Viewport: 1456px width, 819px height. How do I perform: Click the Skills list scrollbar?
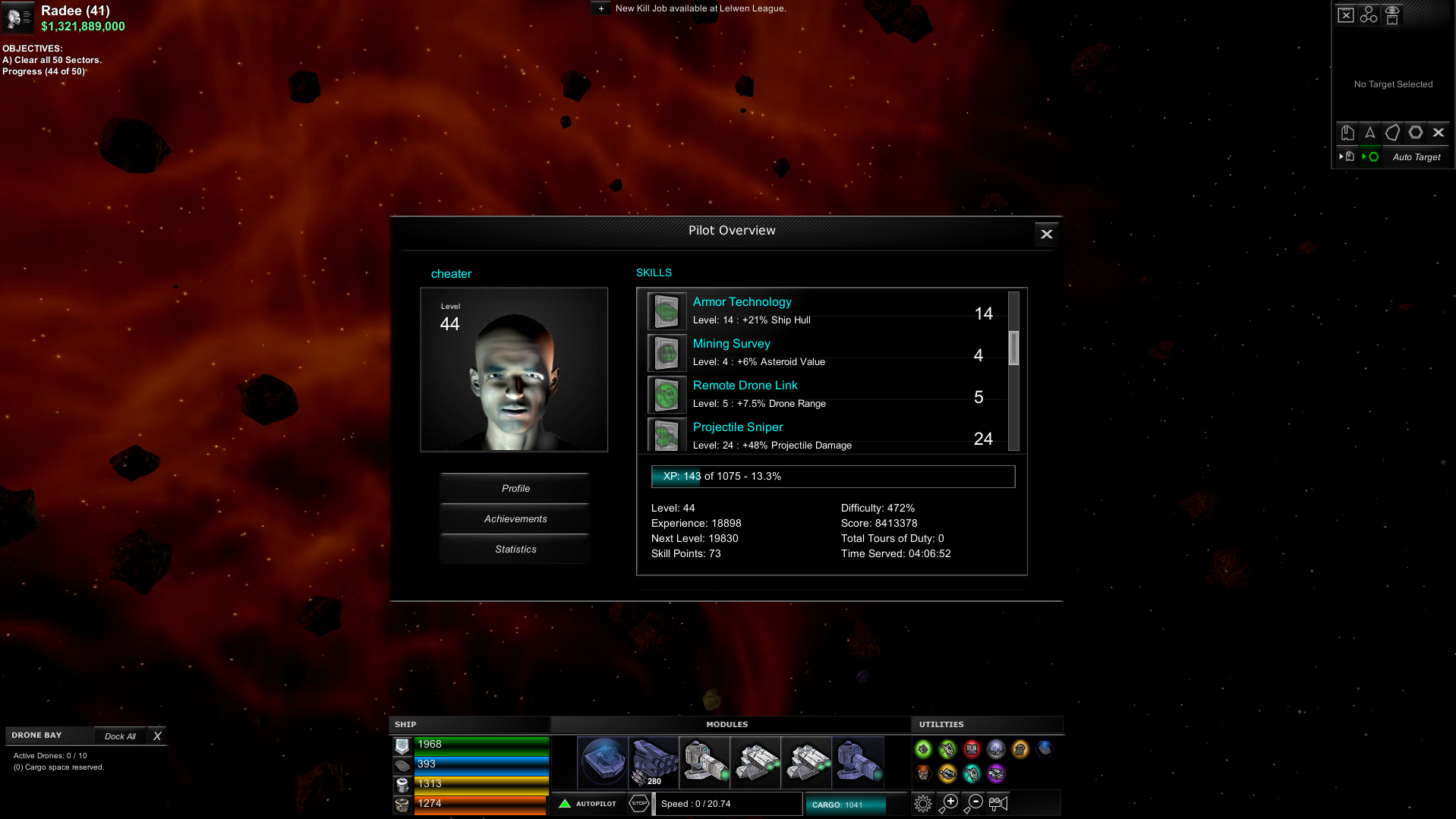click(1015, 349)
